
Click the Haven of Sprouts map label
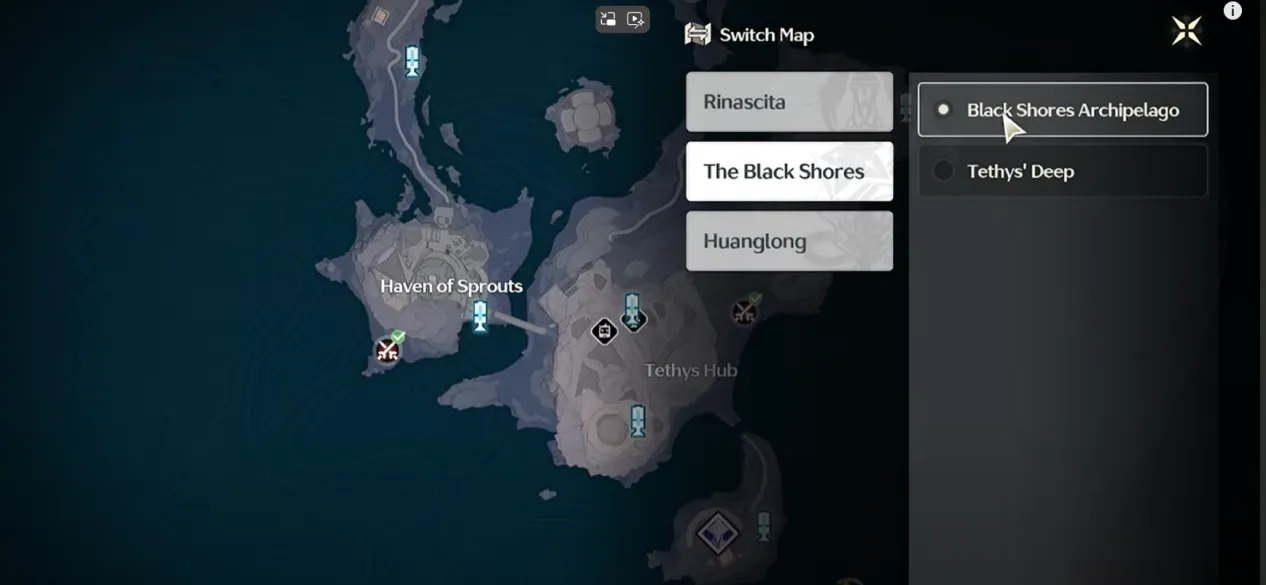tap(451, 286)
